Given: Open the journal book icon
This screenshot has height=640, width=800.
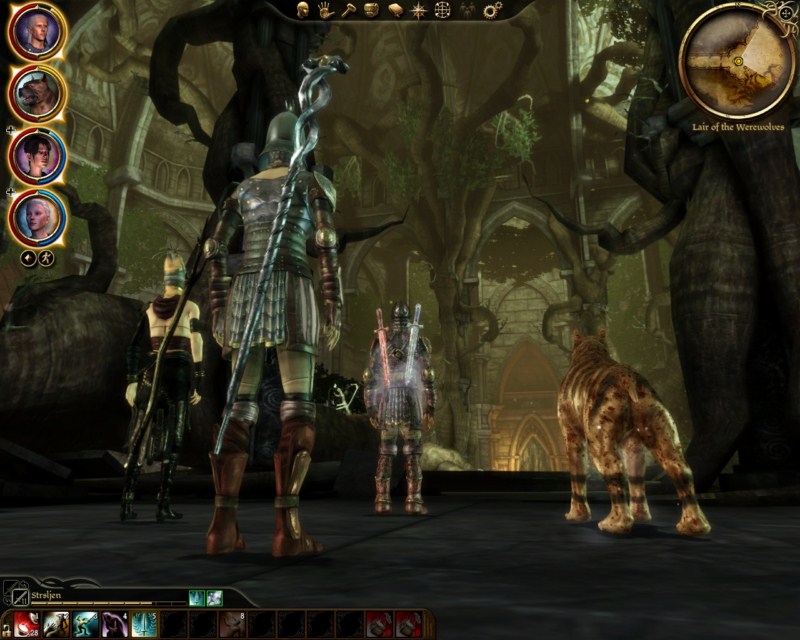Looking at the screenshot, I should click(394, 10).
